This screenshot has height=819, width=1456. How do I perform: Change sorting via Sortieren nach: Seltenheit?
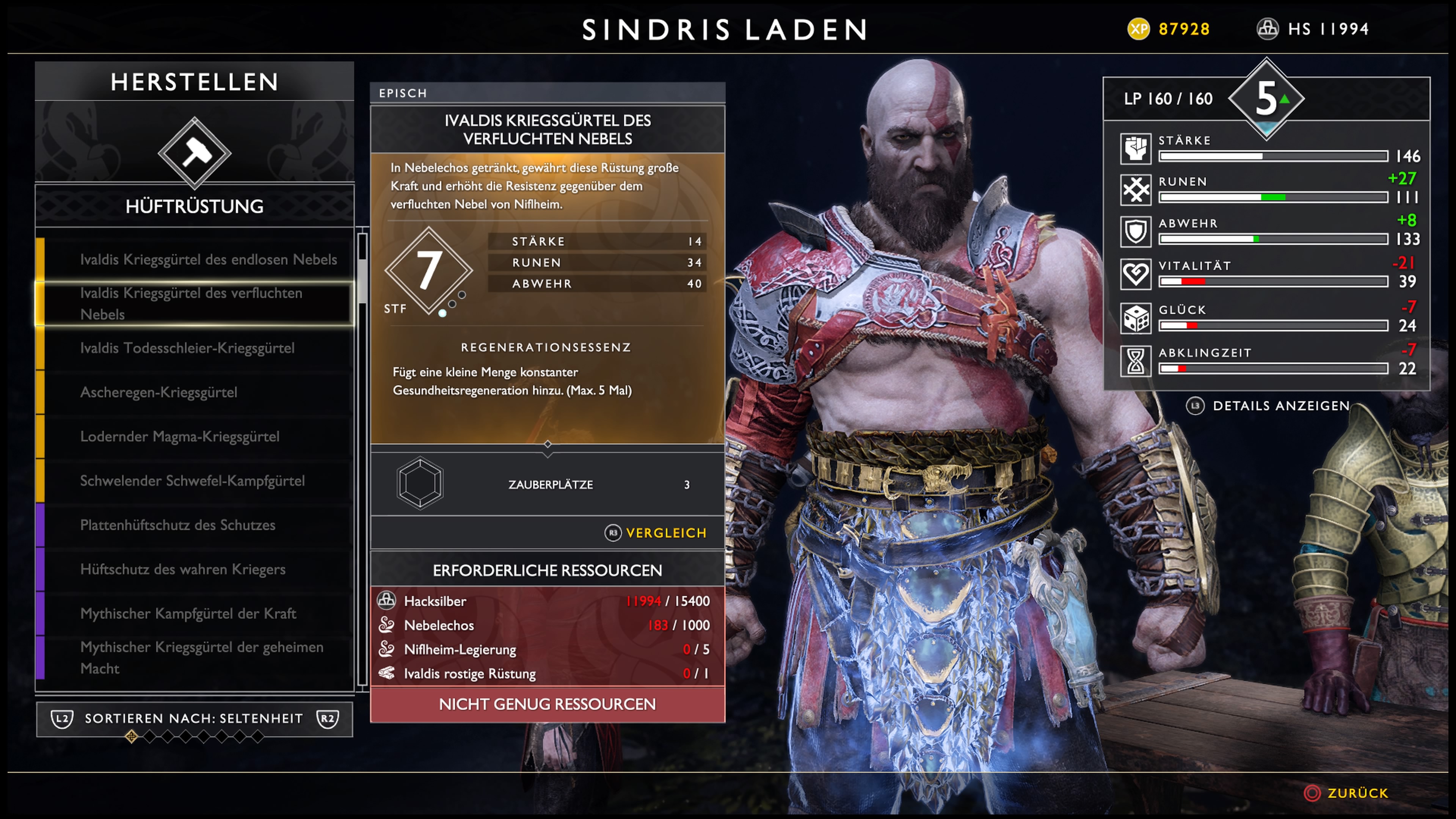194,719
